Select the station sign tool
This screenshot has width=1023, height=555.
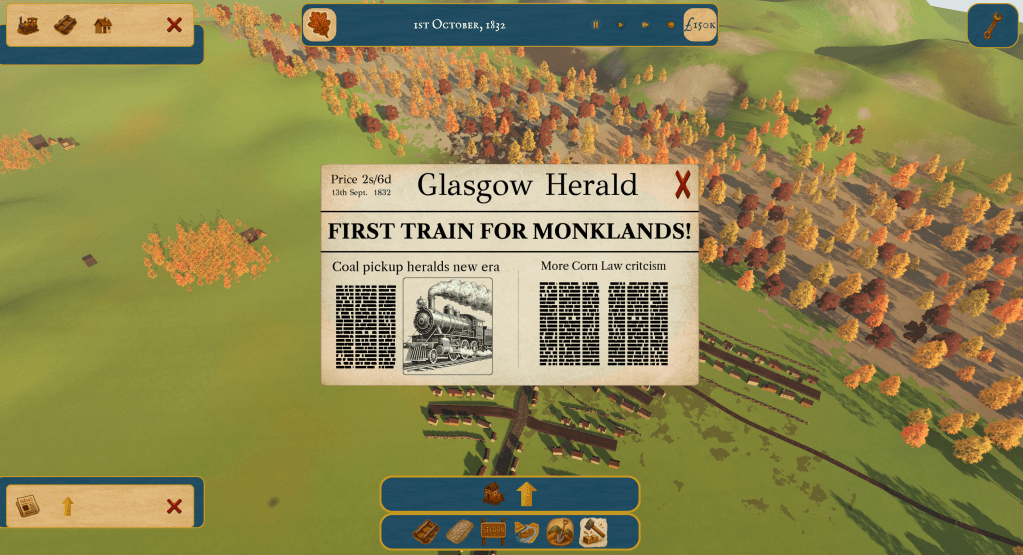pos(493,532)
